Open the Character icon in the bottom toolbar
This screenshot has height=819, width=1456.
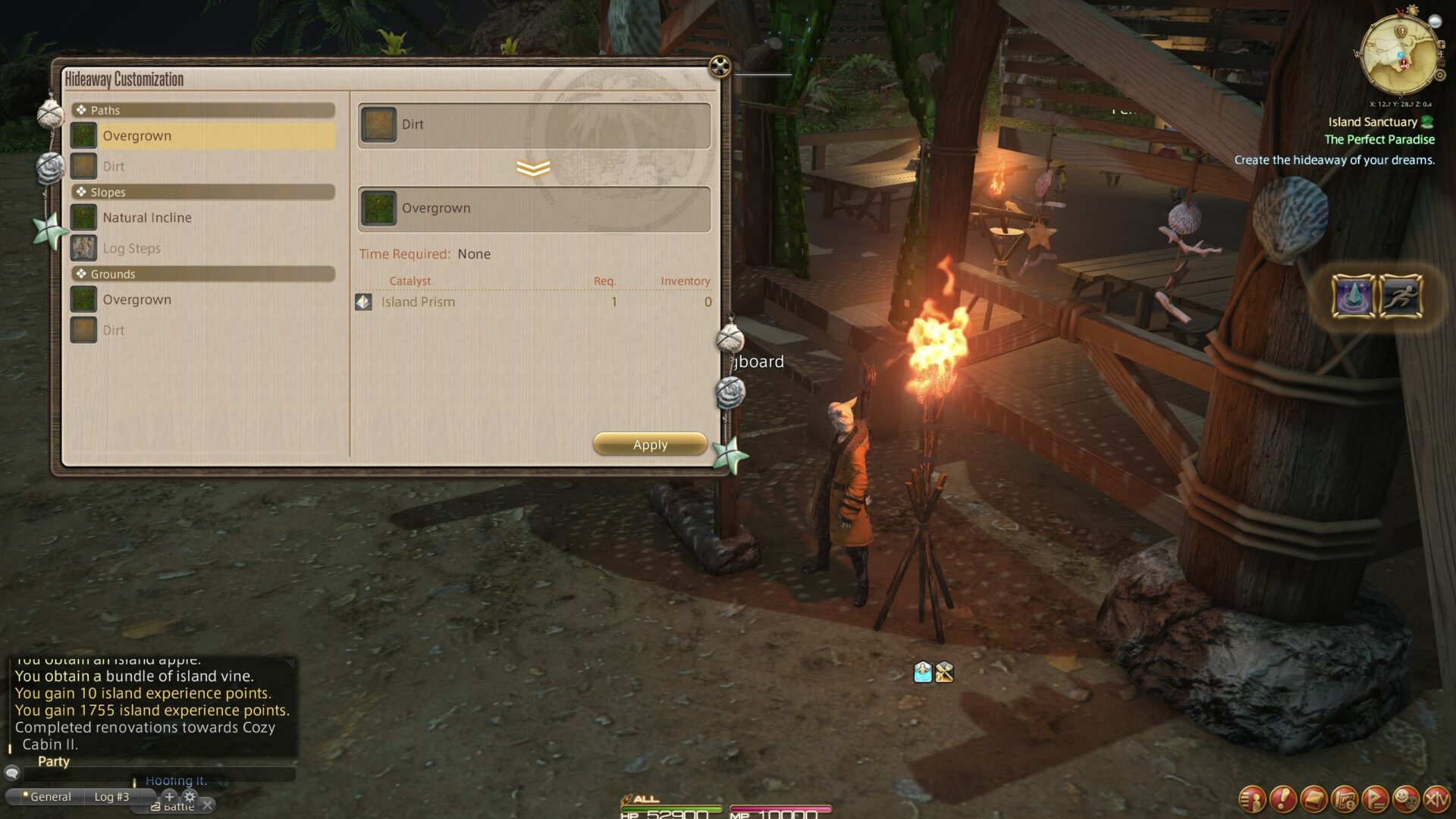[1253, 799]
